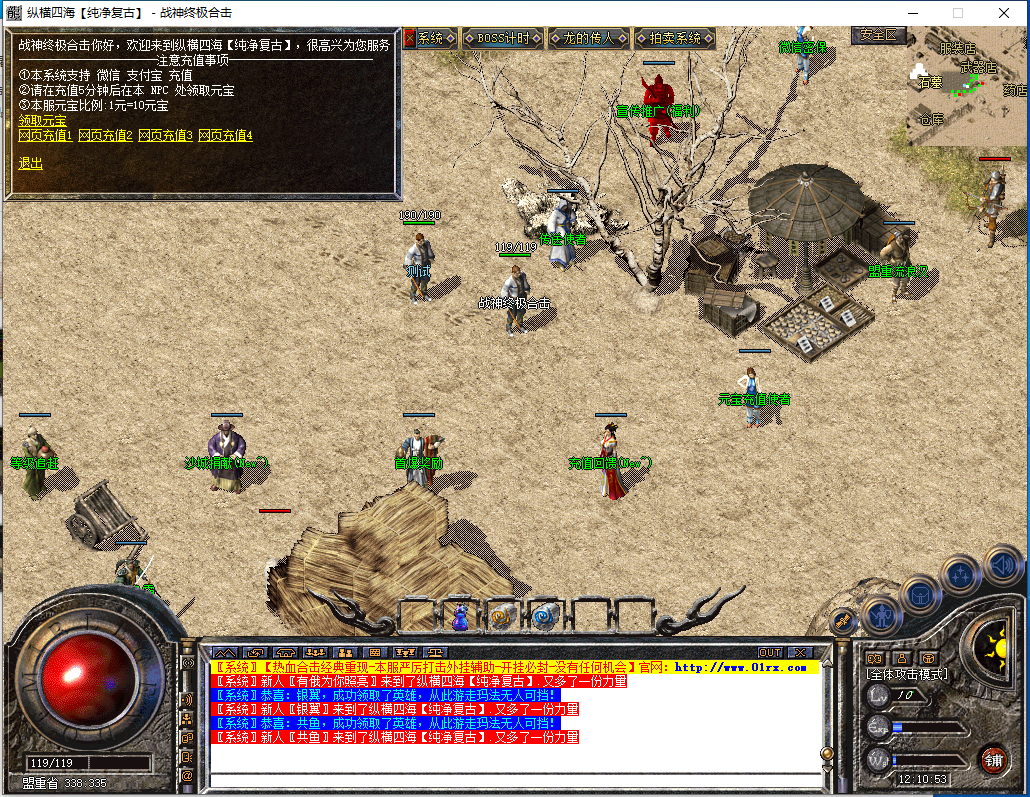This screenshot has height=797, width=1030.
Task: Open the 拍卖系统 auction button
Action: tap(675, 38)
